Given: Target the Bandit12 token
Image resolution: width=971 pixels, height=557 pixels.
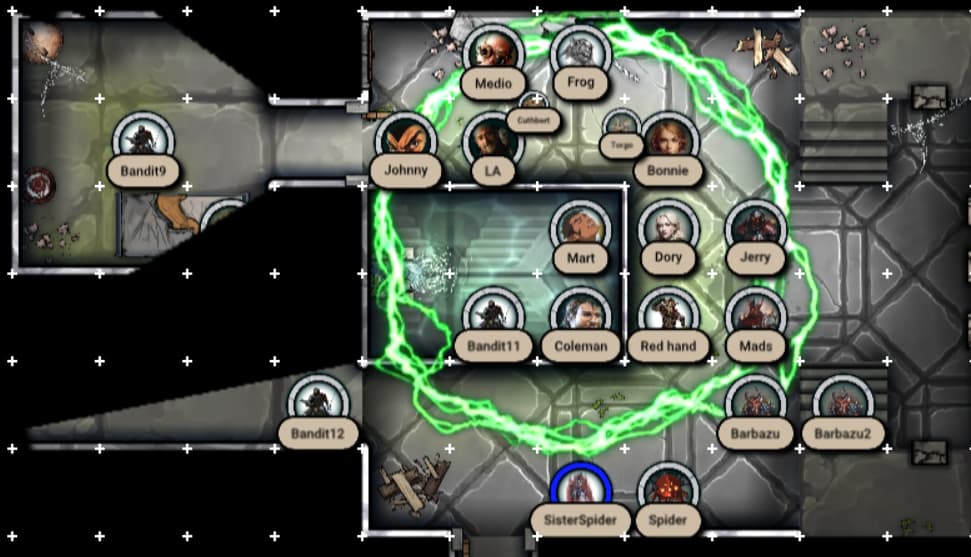Looking at the screenshot, I should coord(318,404).
